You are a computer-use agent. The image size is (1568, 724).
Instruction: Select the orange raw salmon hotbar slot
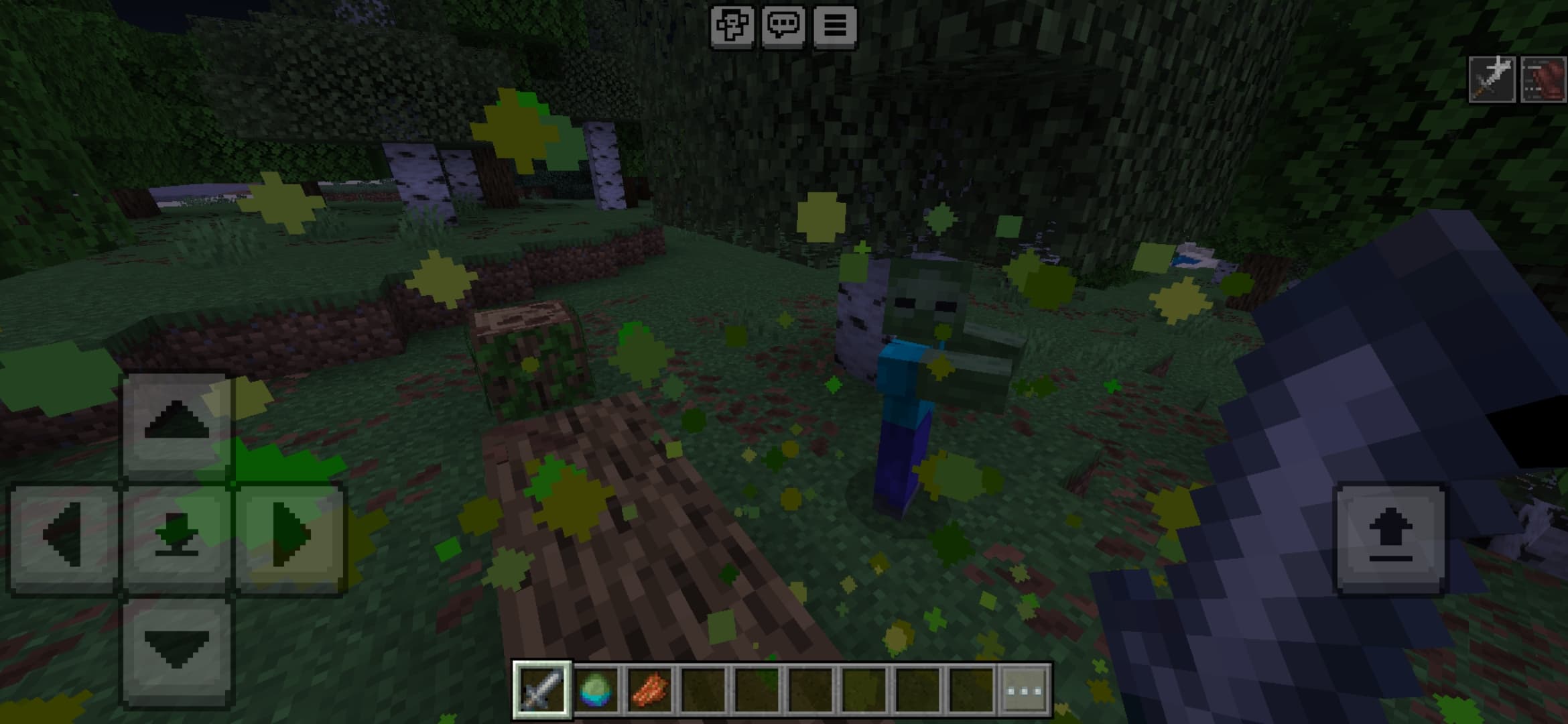point(650,690)
